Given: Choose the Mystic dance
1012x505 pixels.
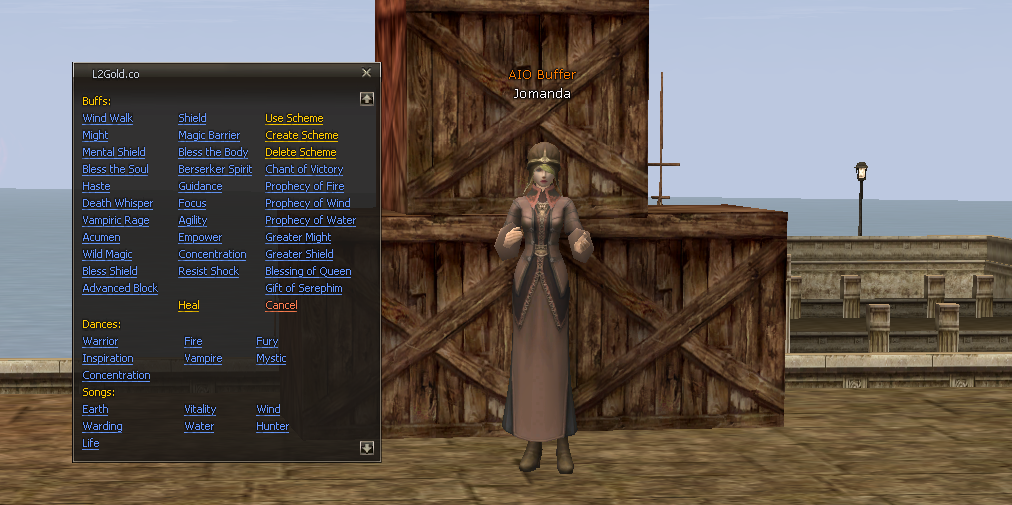Looking at the screenshot, I should coord(271,358).
